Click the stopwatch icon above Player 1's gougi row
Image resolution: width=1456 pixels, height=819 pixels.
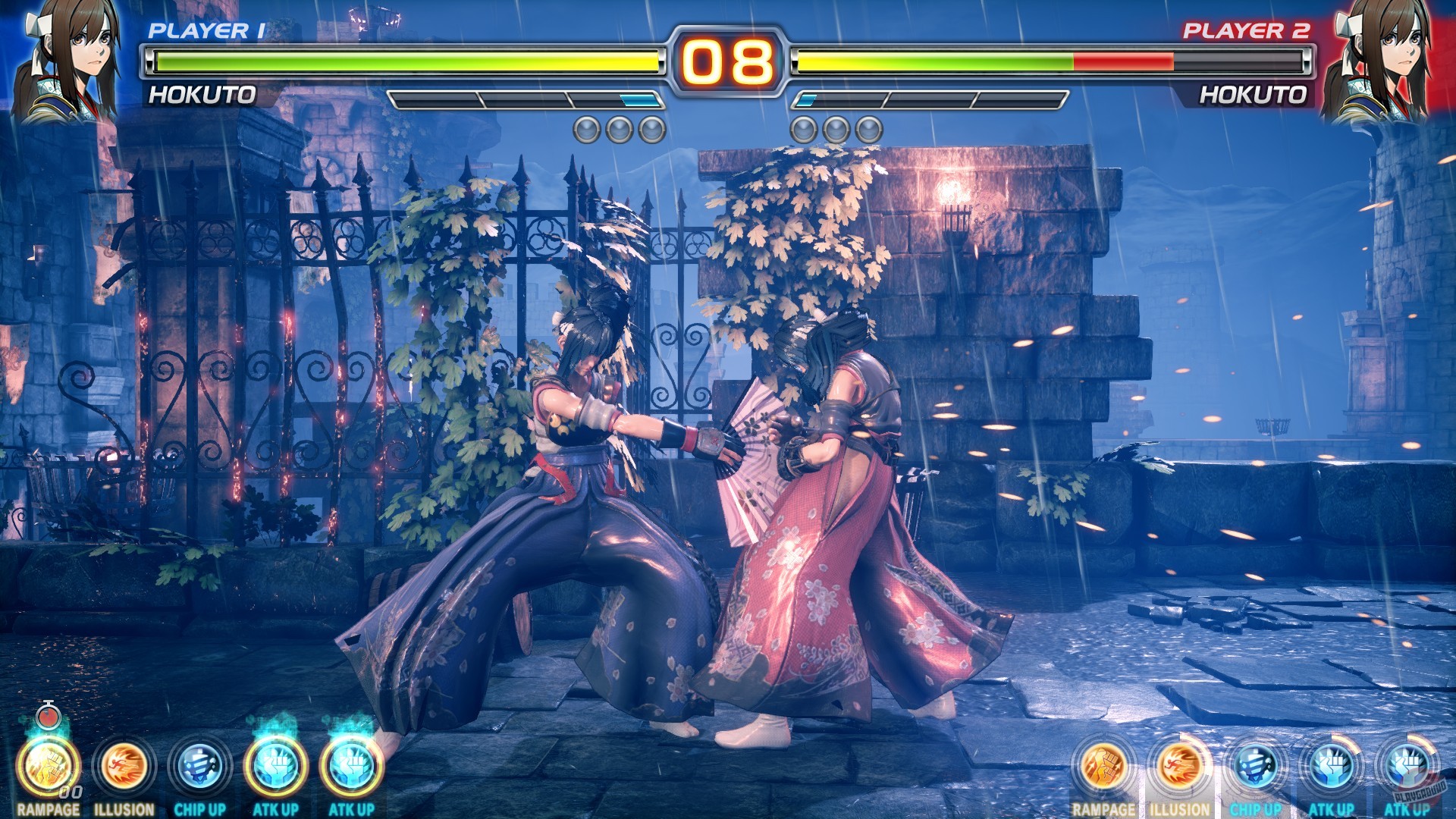47,717
